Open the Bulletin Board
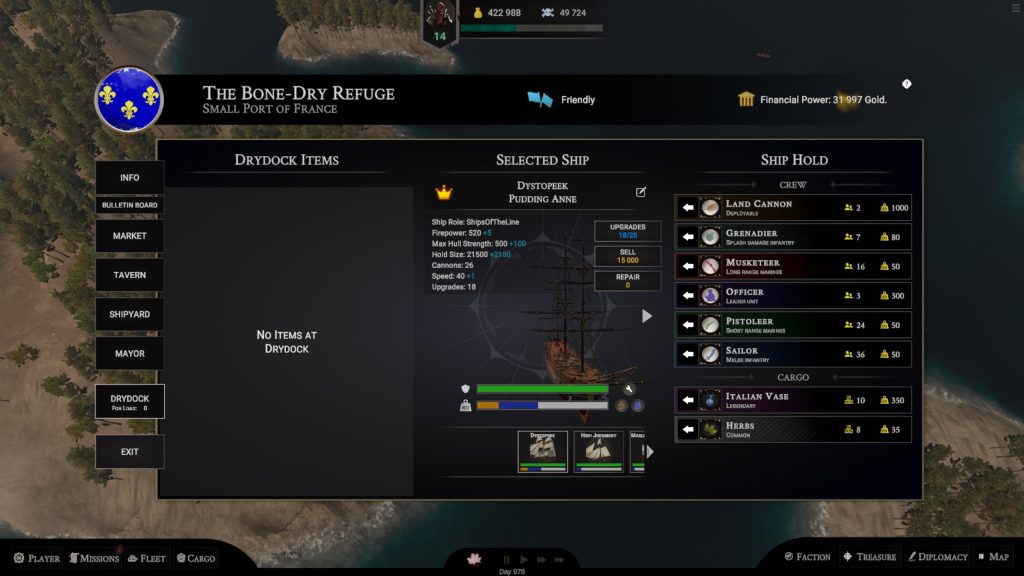This screenshot has width=1024, height=576. [130, 205]
